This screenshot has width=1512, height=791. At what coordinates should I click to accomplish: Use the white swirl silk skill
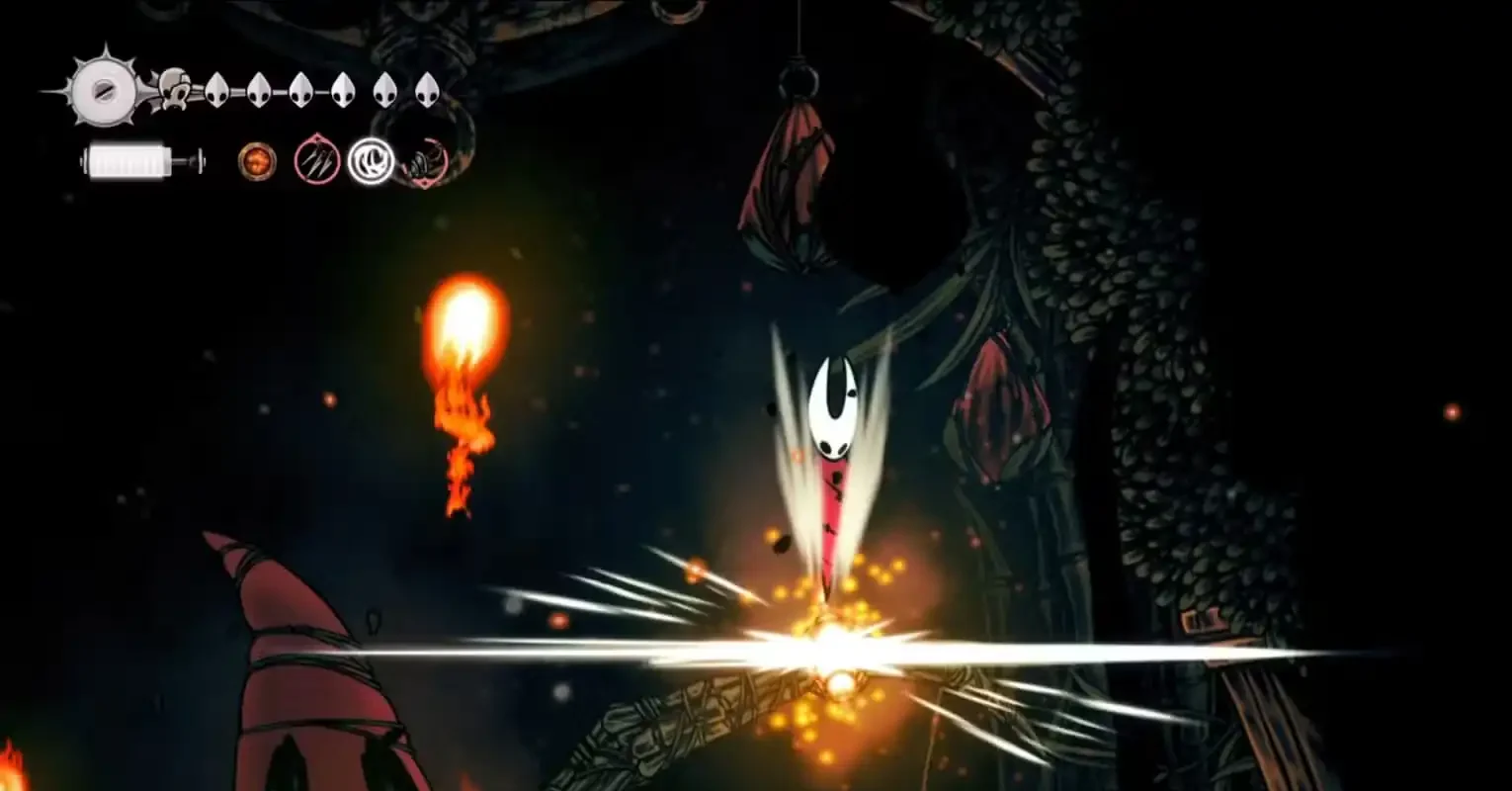(371, 160)
